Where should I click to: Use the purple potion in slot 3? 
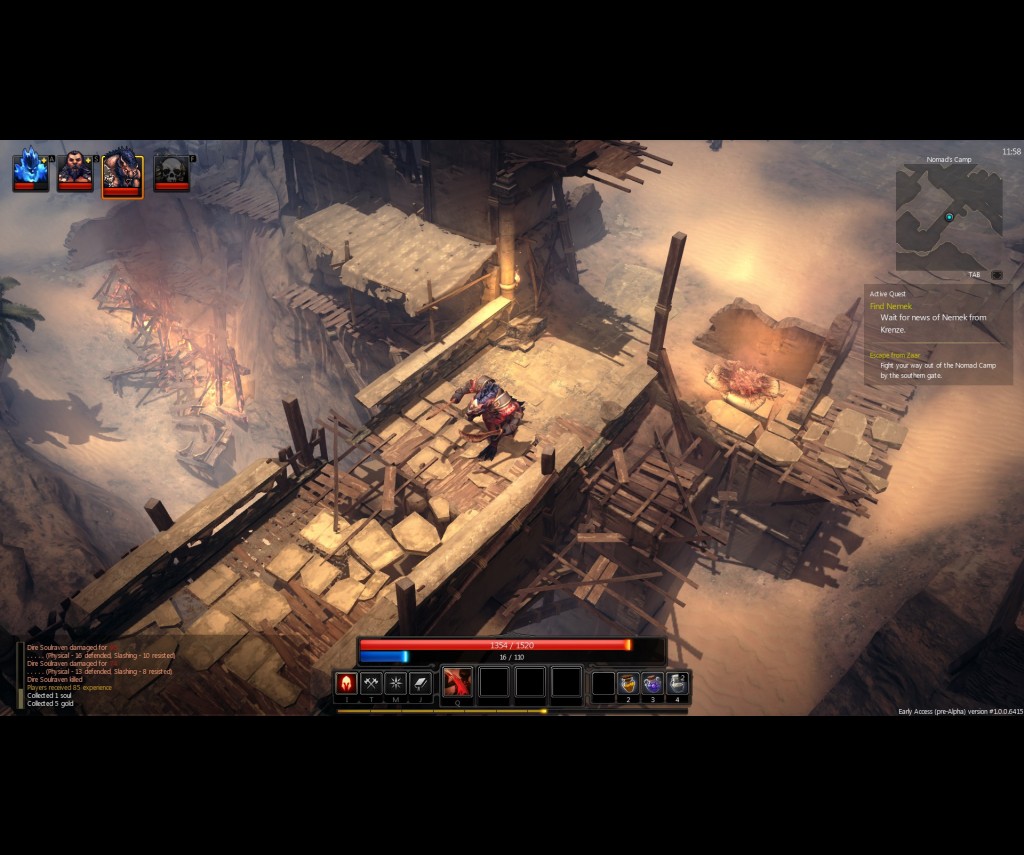(x=652, y=683)
